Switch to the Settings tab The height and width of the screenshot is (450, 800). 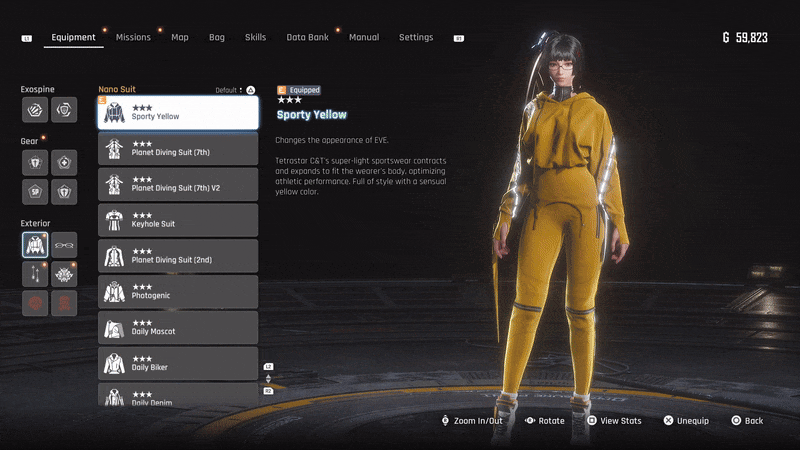coord(416,38)
